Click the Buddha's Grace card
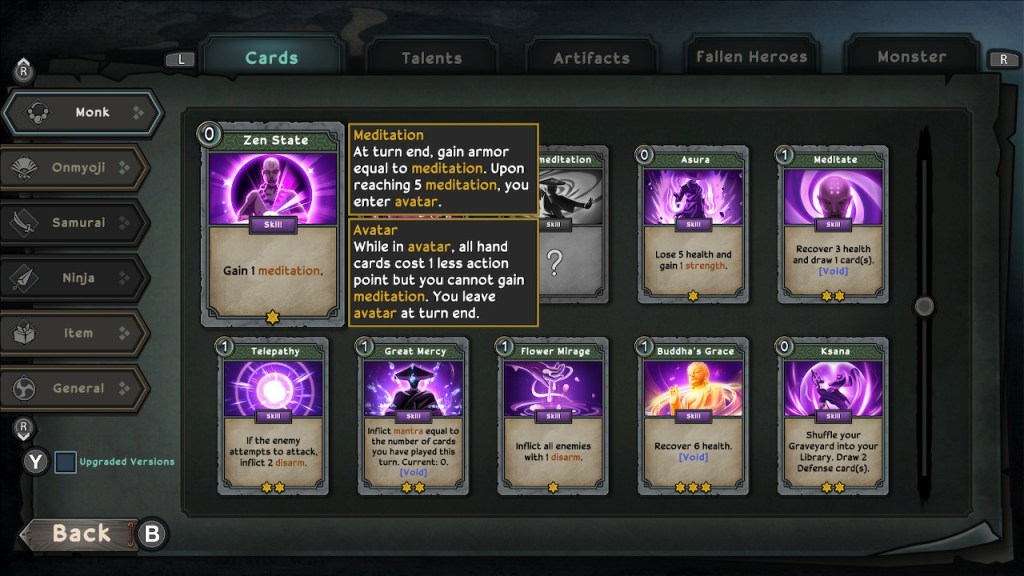This screenshot has width=1024, height=576. [693, 417]
